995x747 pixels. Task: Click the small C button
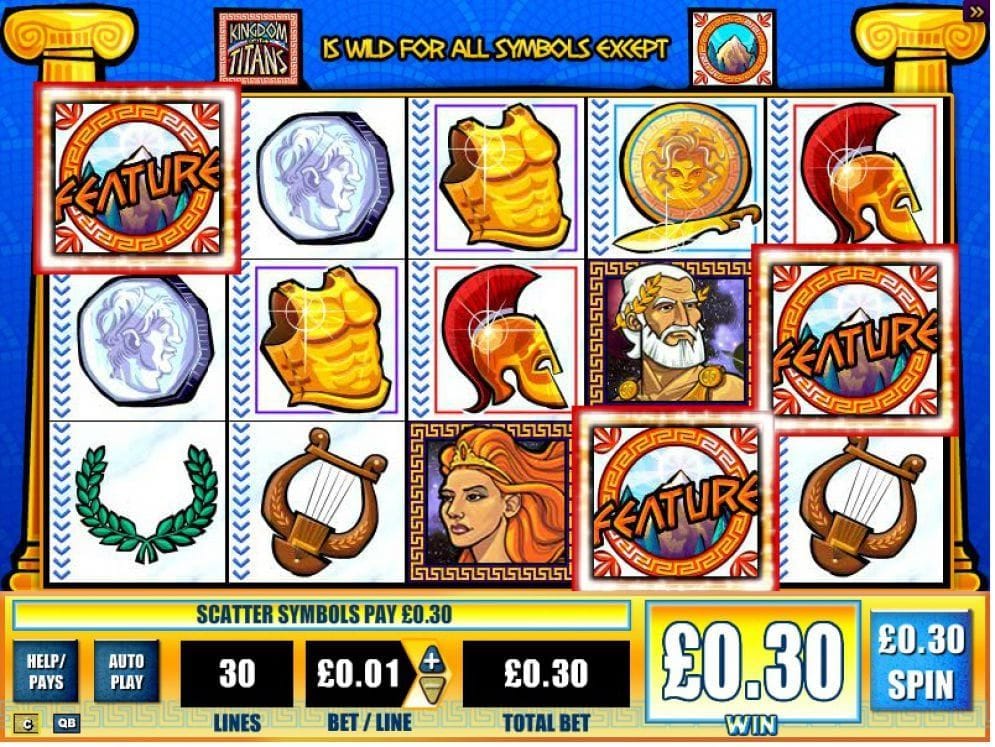pos(29,722)
